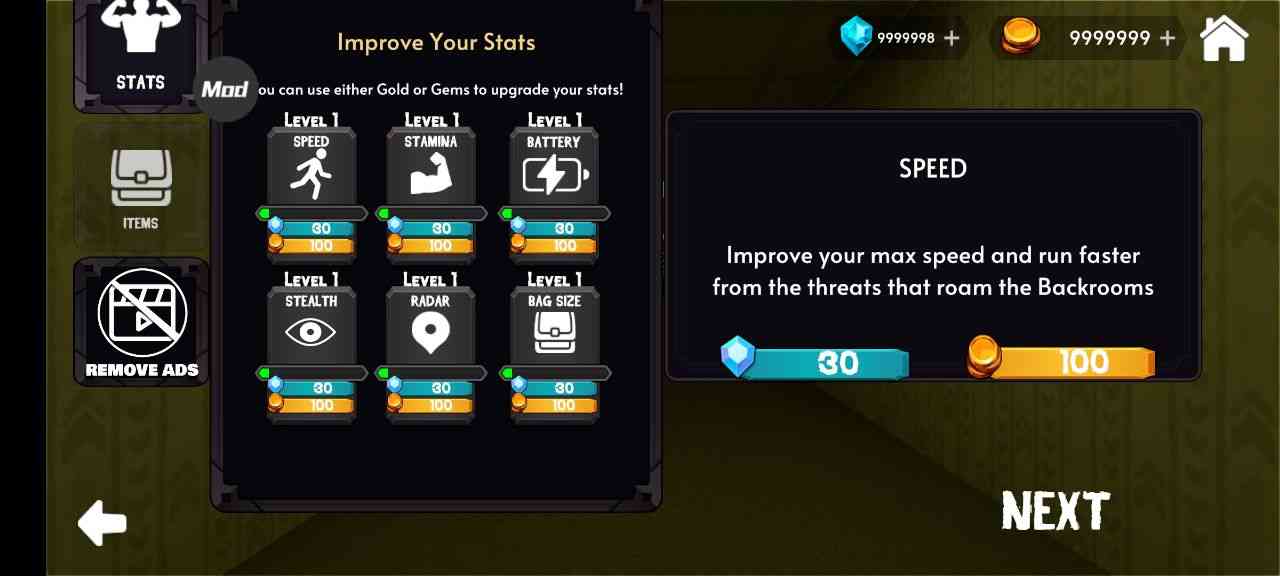Choose the Bag Size stat tile
Viewport: 1280px width, 576px height.
tap(555, 325)
